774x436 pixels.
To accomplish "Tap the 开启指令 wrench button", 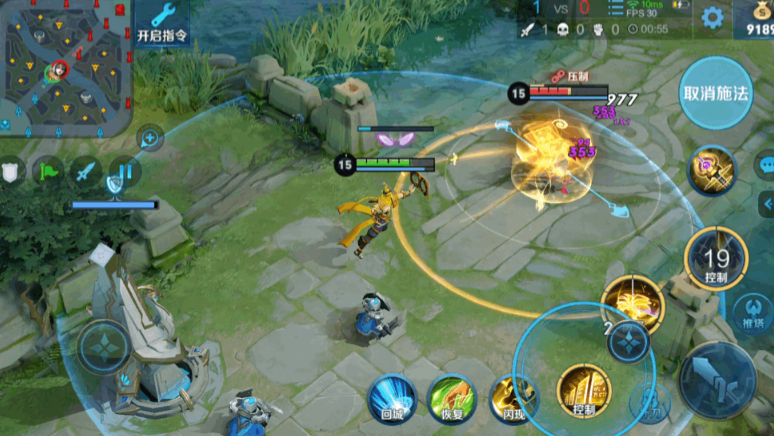I will pos(162,23).
